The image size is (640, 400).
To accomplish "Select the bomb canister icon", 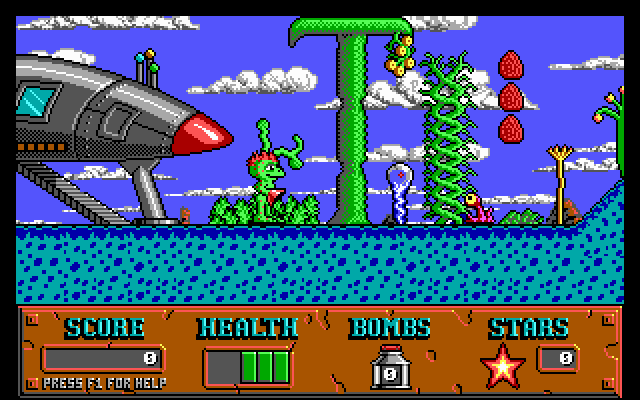I will (389, 367).
